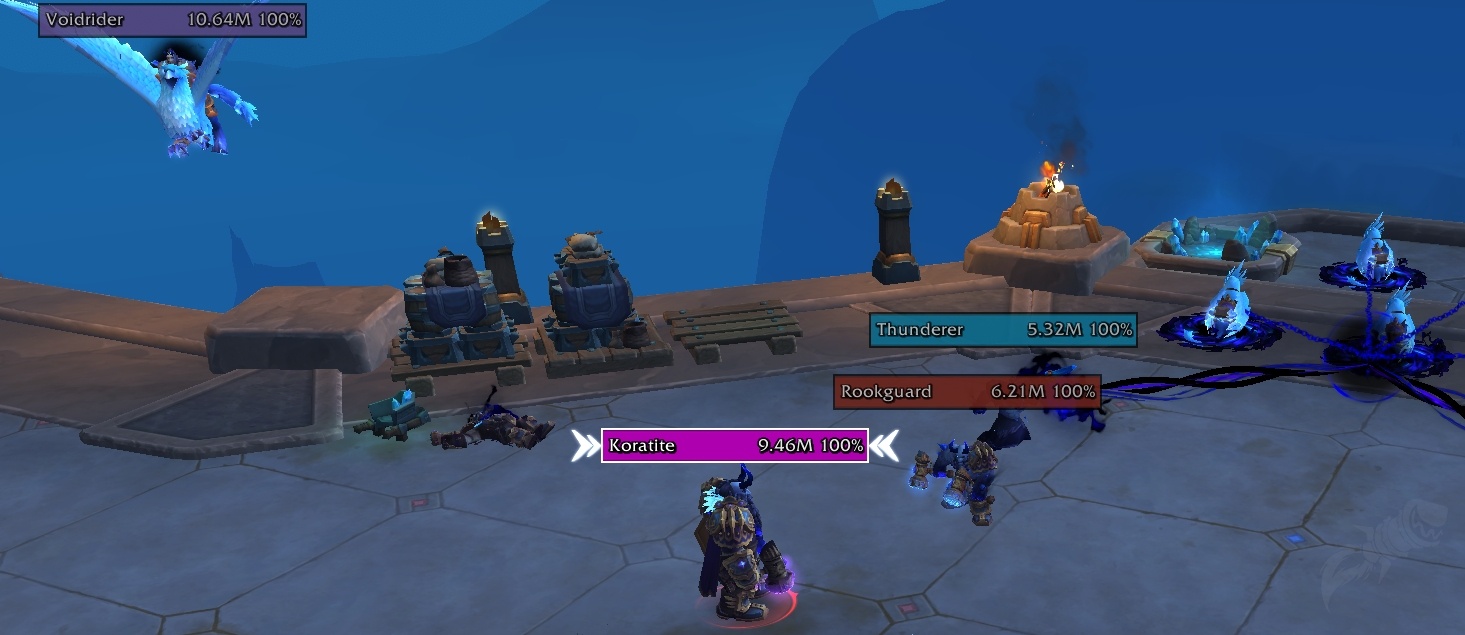Screen dimensions: 1465x635
Task: Click the Thunderer nameplate
Action: pos(1003,329)
